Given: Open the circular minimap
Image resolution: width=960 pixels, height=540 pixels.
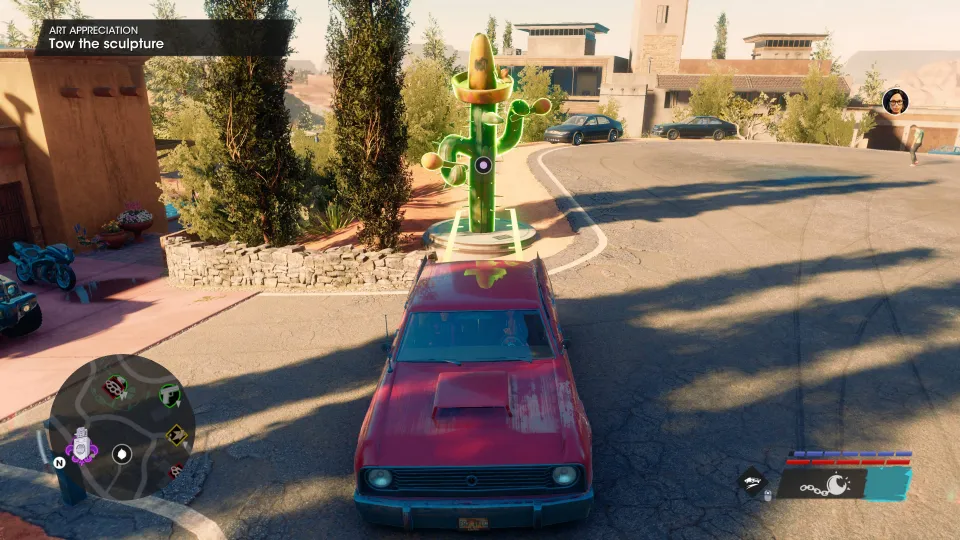Looking at the screenshot, I should click(122, 425).
